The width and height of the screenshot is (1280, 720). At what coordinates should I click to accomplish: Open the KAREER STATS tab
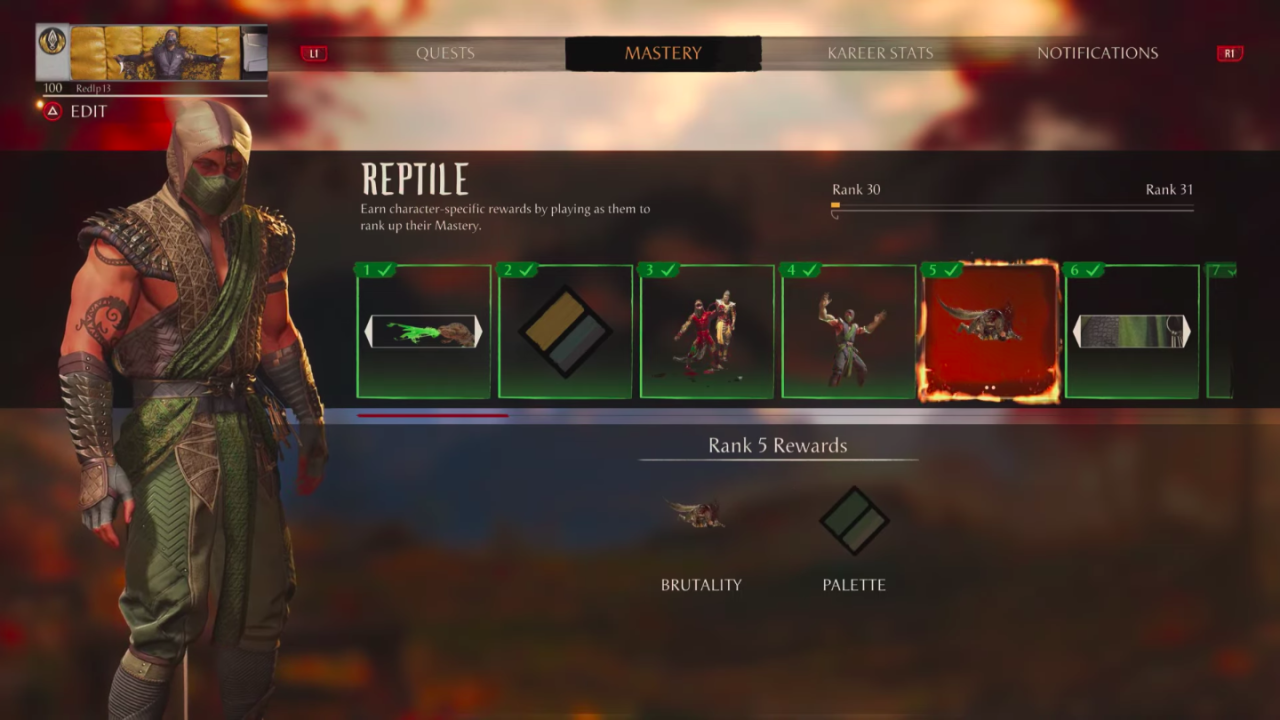(879, 53)
